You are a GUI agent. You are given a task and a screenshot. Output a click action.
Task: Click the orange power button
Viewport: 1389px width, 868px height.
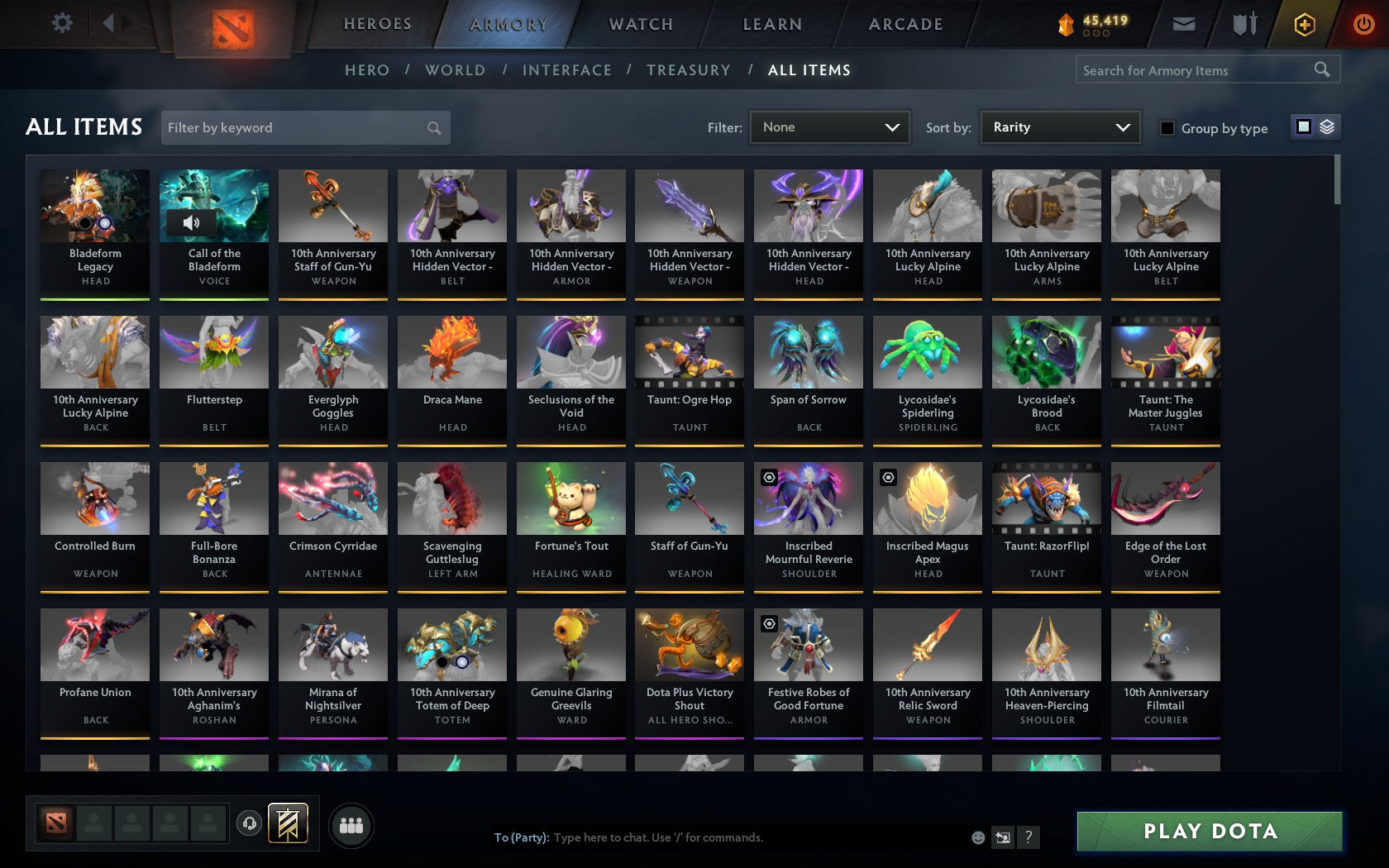click(x=1363, y=24)
